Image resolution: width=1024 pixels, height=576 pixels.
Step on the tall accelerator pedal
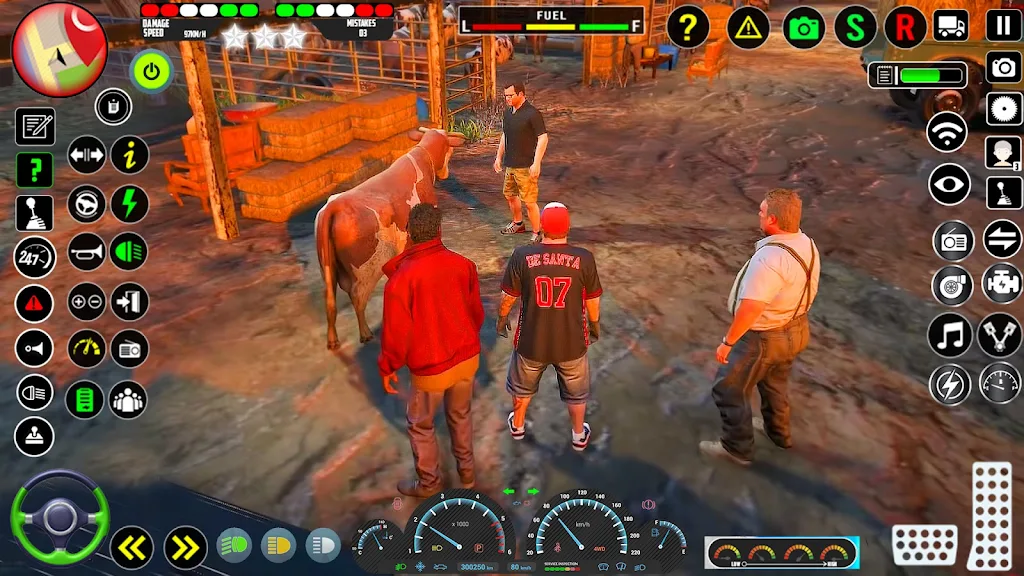tap(991, 514)
